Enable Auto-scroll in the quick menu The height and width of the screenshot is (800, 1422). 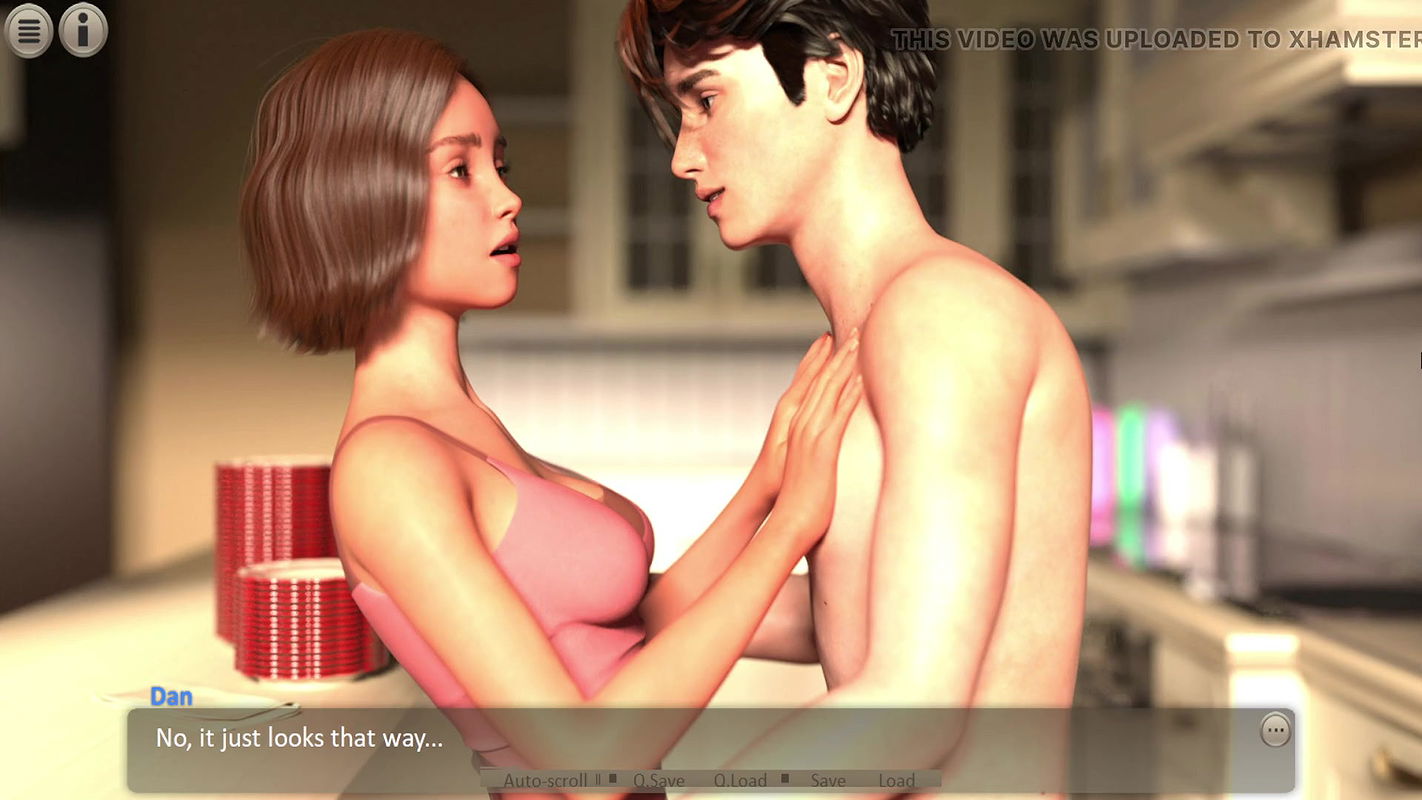[545, 779]
